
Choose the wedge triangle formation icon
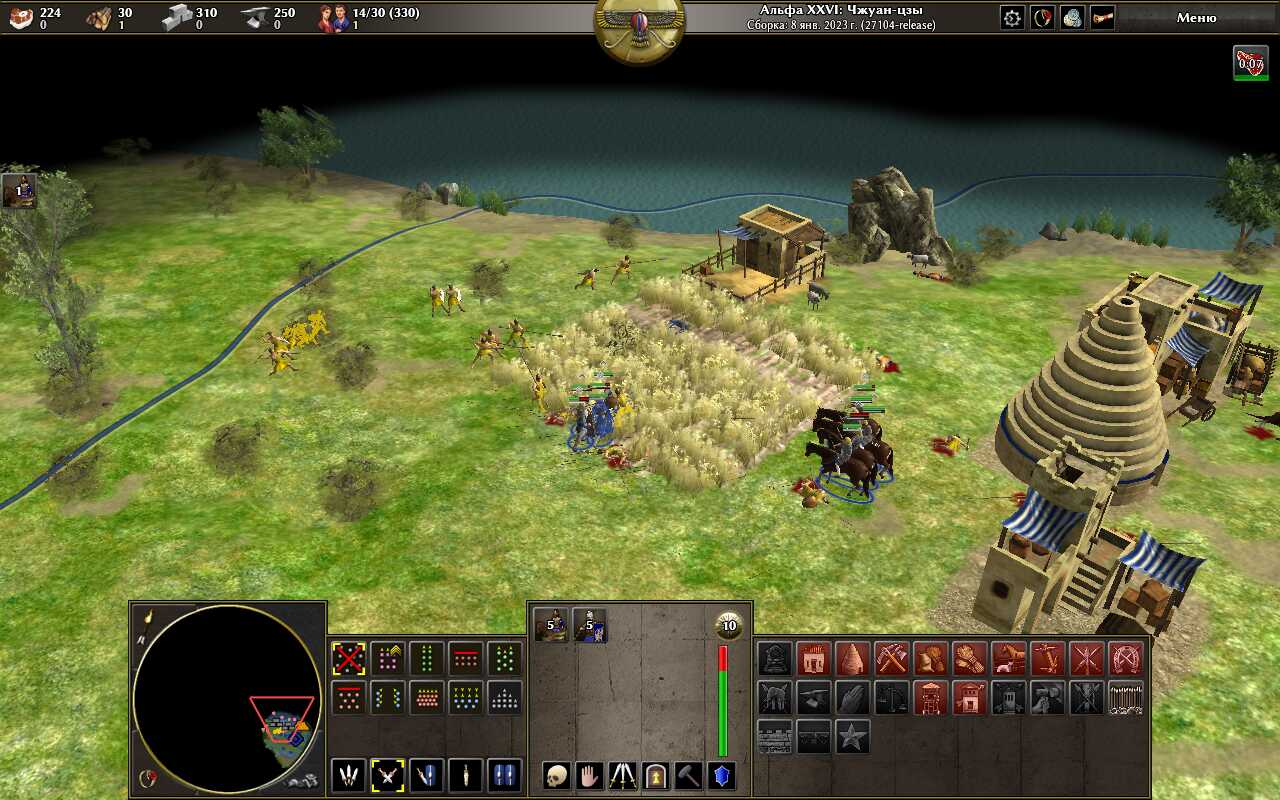(x=504, y=697)
